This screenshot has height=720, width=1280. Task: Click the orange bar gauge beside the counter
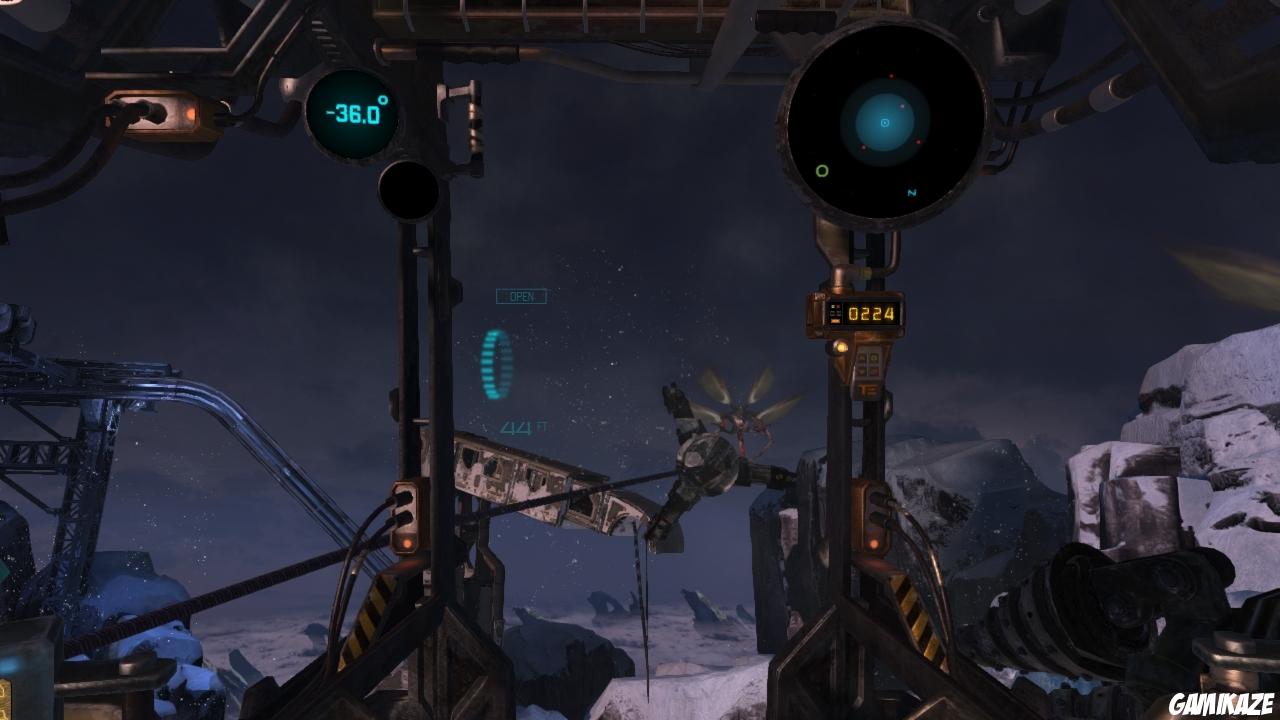(834, 322)
